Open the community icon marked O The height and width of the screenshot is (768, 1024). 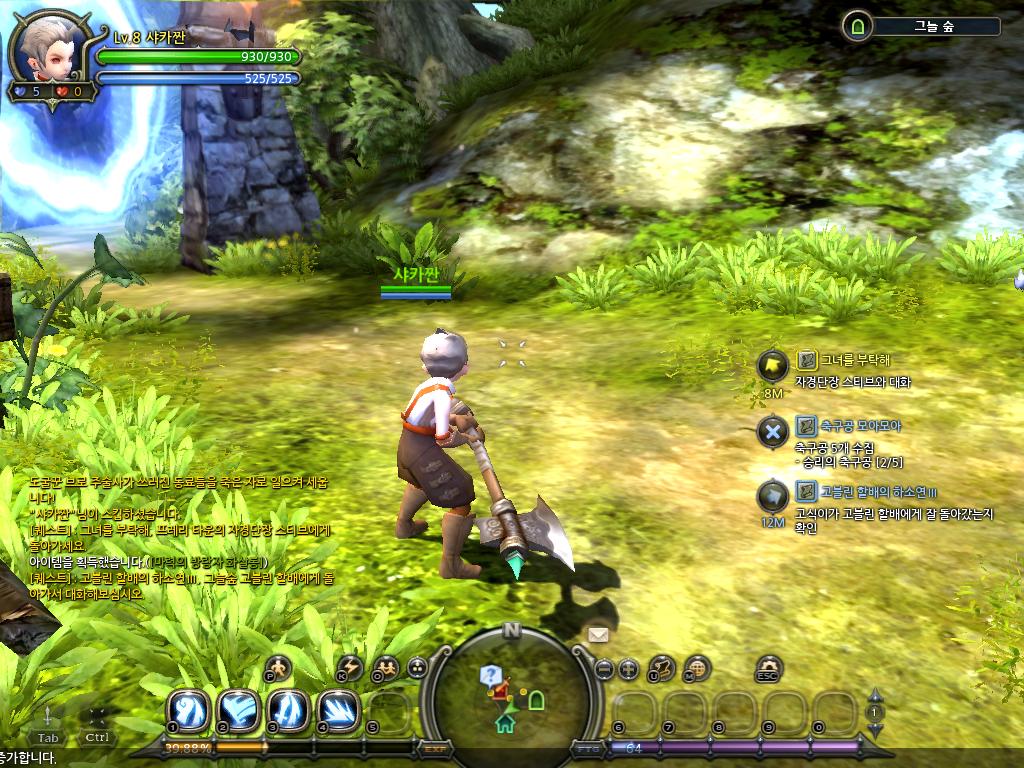pos(385,667)
